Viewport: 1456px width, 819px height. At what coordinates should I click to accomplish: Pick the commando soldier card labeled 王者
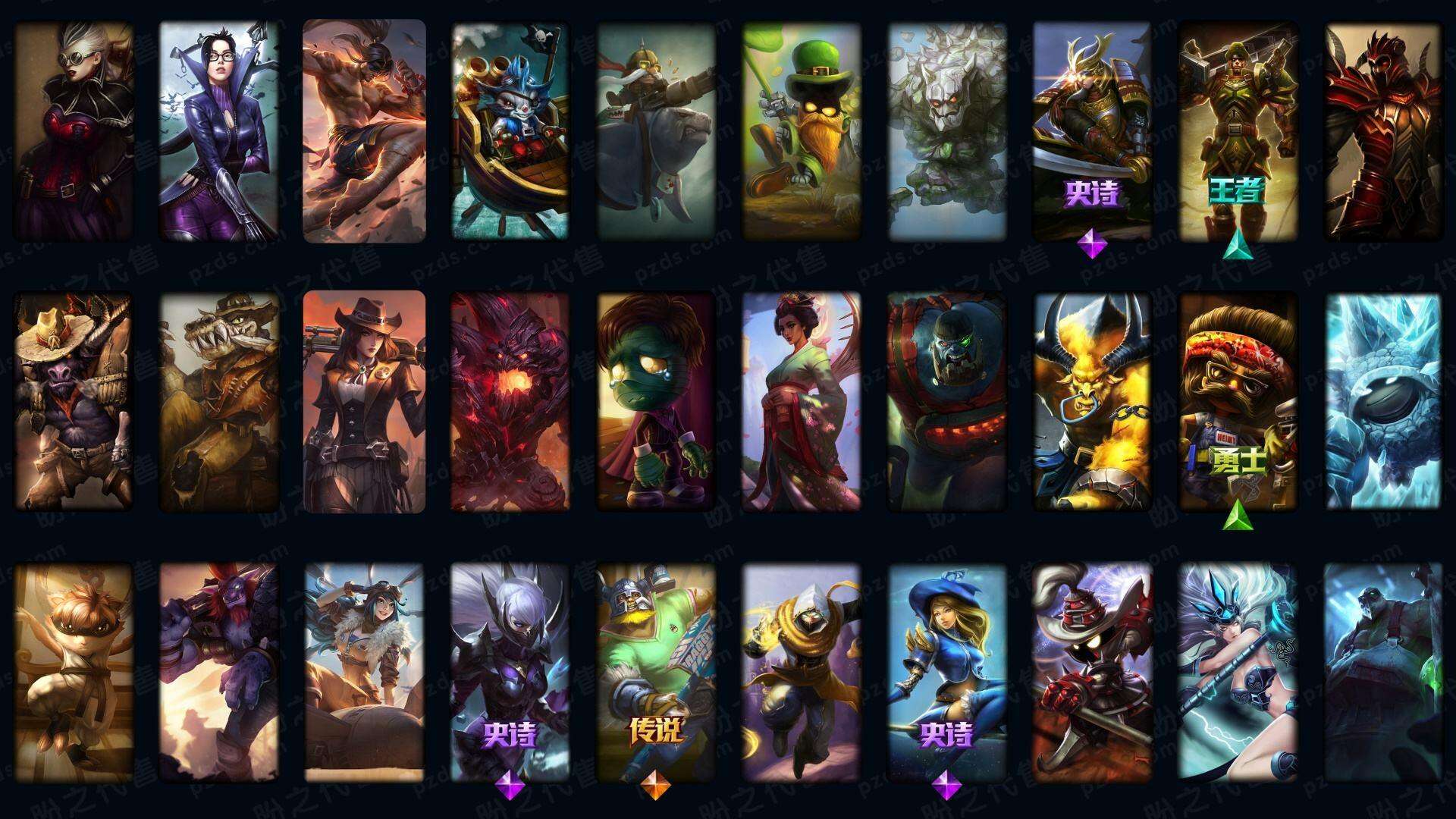(x=1238, y=130)
